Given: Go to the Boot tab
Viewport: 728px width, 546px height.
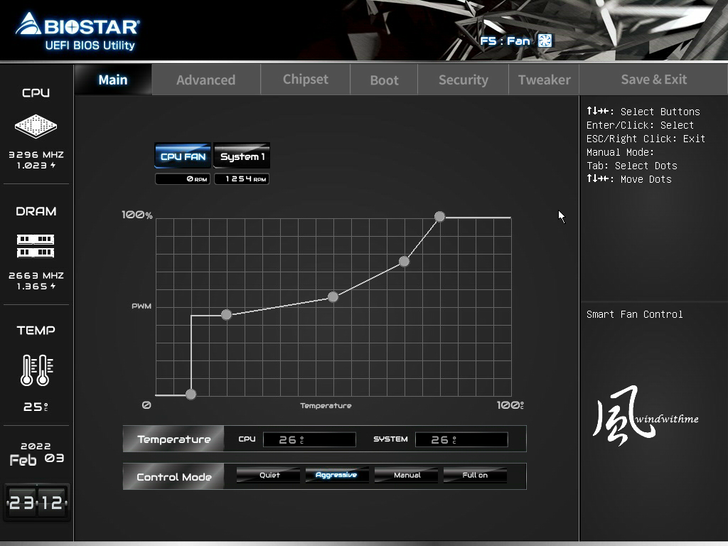Looking at the screenshot, I should click(384, 80).
